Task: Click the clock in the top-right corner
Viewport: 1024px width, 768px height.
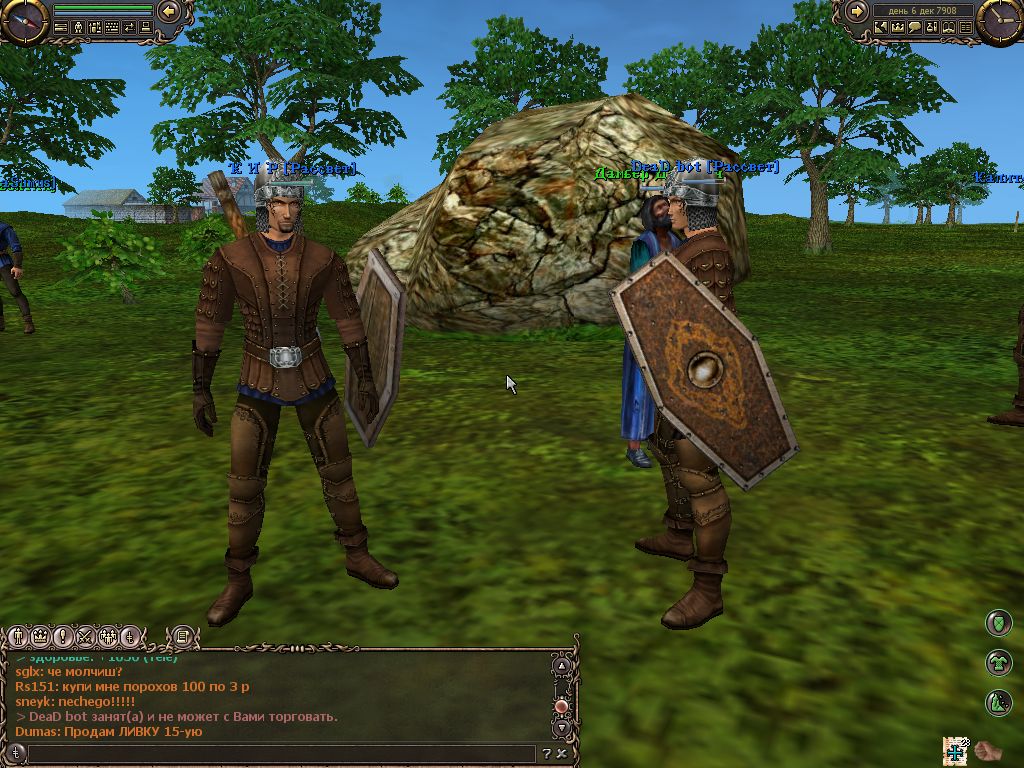Action: tap(999, 20)
